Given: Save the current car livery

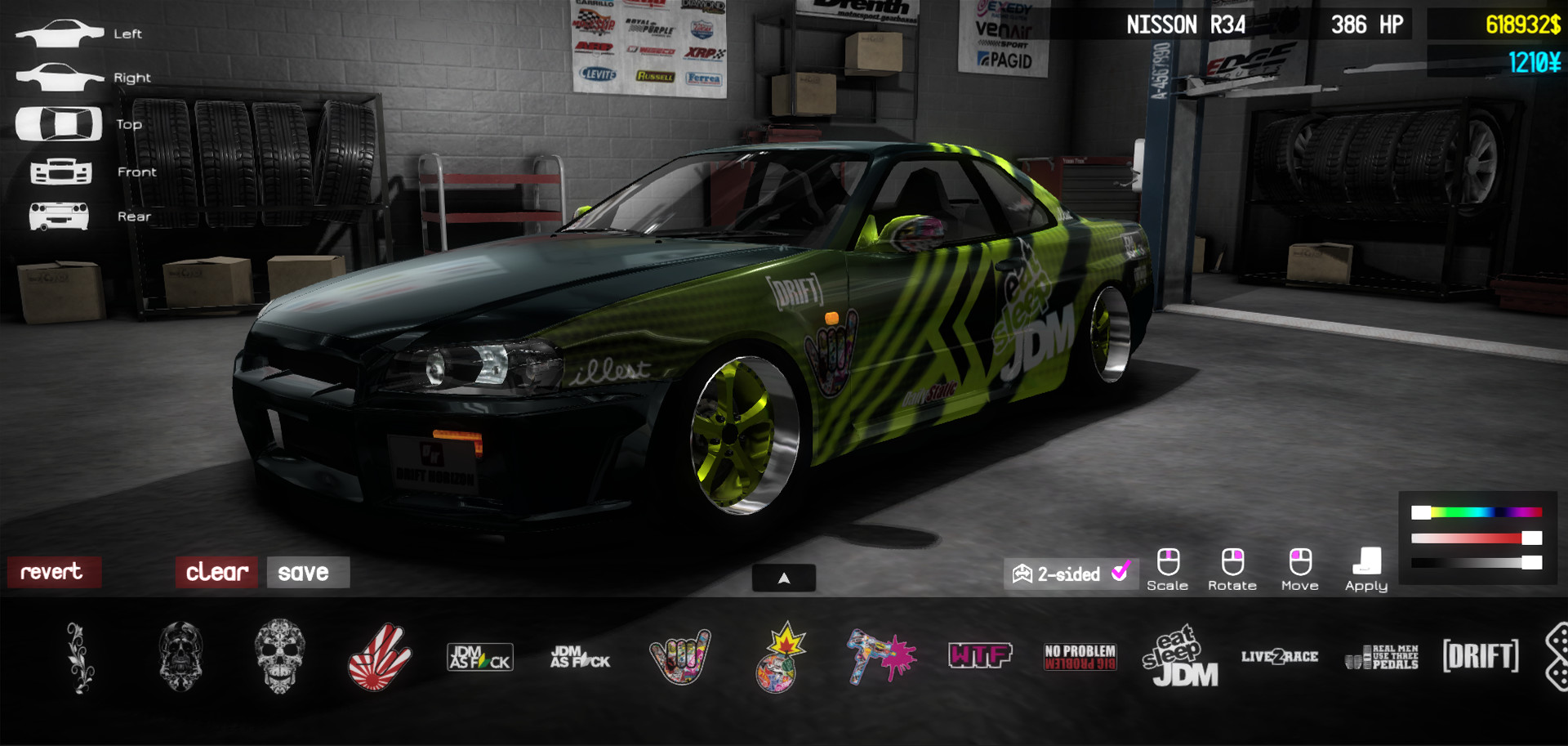Looking at the screenshot, I should 307,574.
